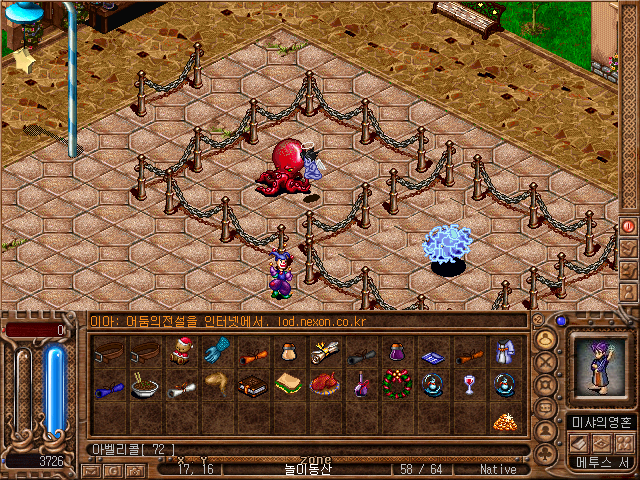The image size is (640, 480).
Task: Select the roast chicken dish
Action: pyautogui.click(x=324, y=385)
